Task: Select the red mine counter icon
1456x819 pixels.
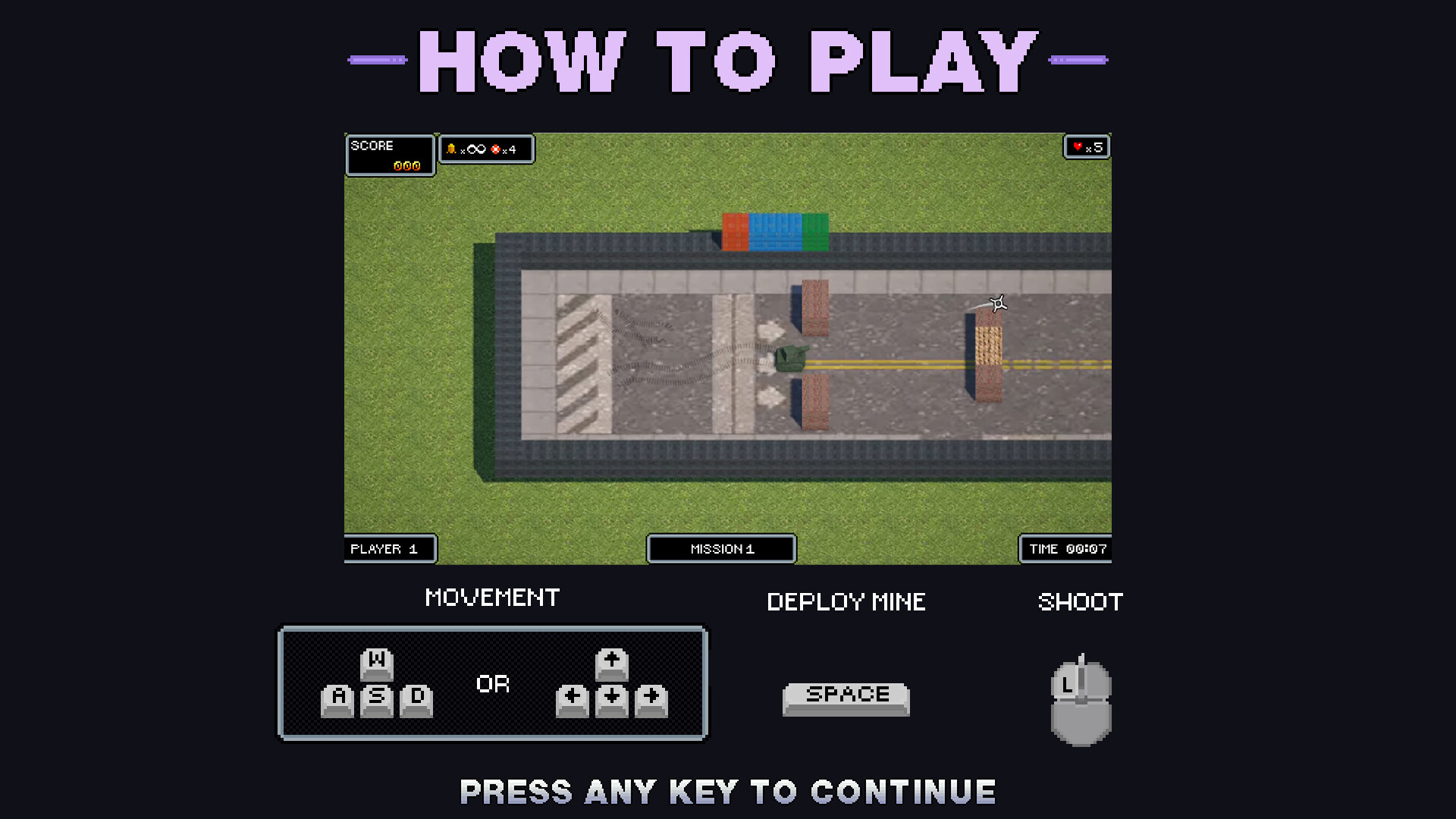Action: point(497,149)
